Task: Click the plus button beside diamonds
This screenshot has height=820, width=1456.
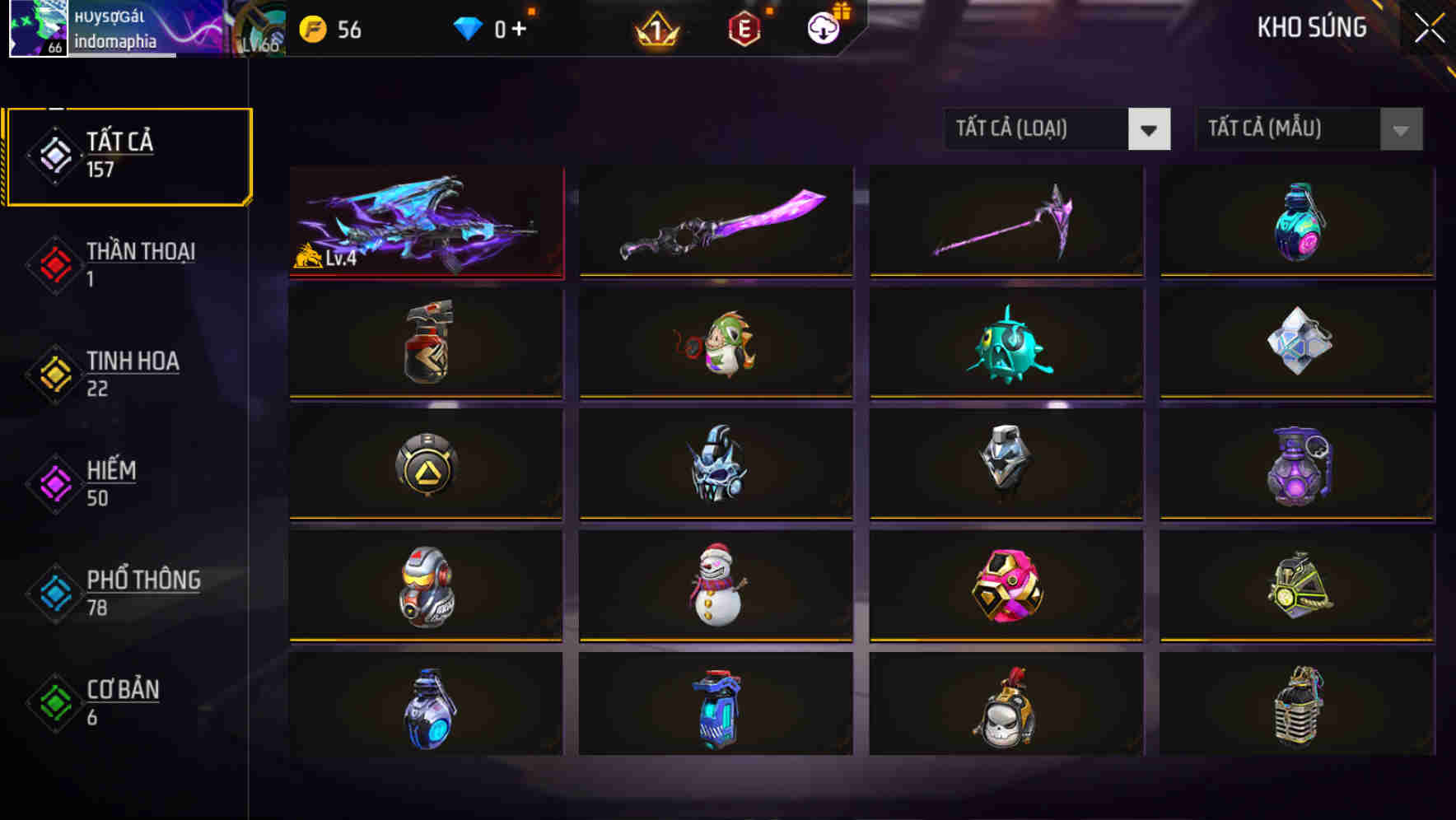Action: (520, 29)
